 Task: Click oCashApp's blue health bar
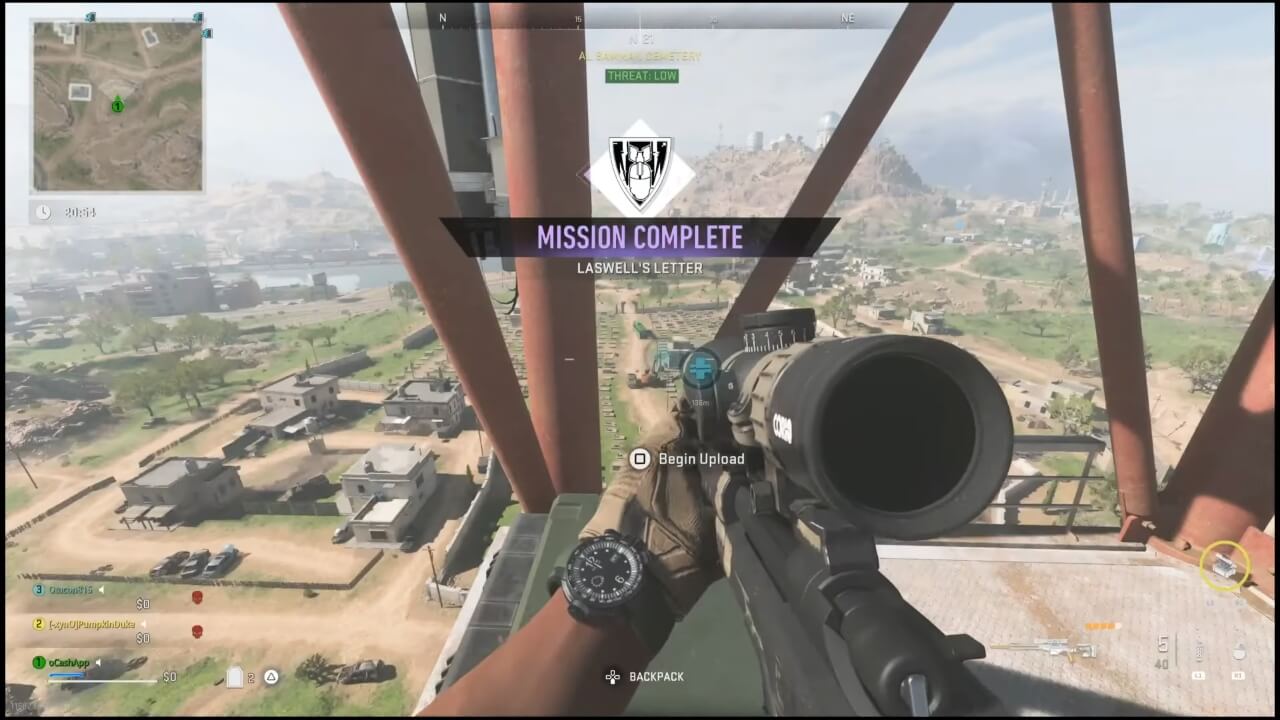65,674
